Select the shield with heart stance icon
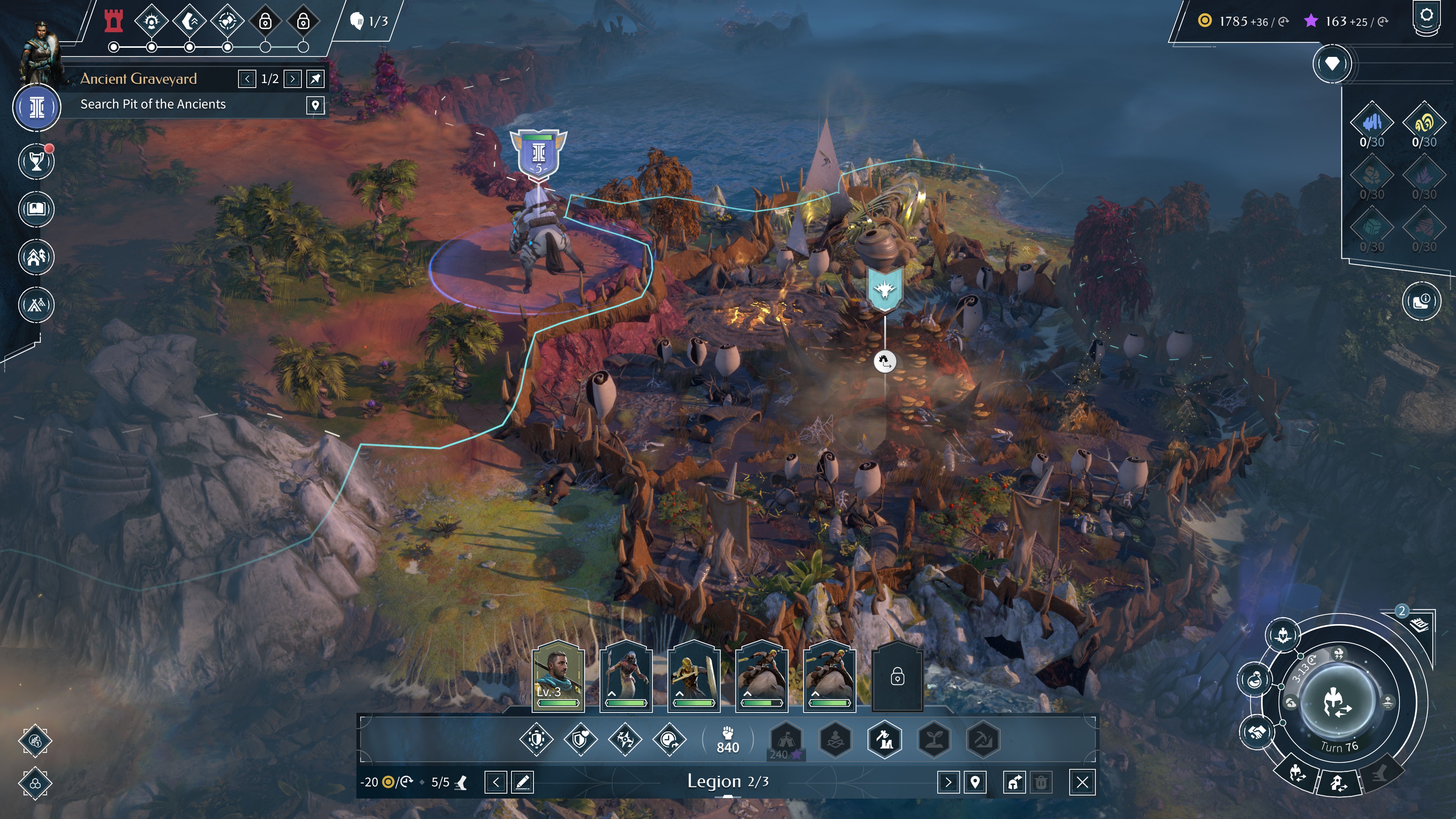This screenshot has height=819, width=1456. [581, 739]
